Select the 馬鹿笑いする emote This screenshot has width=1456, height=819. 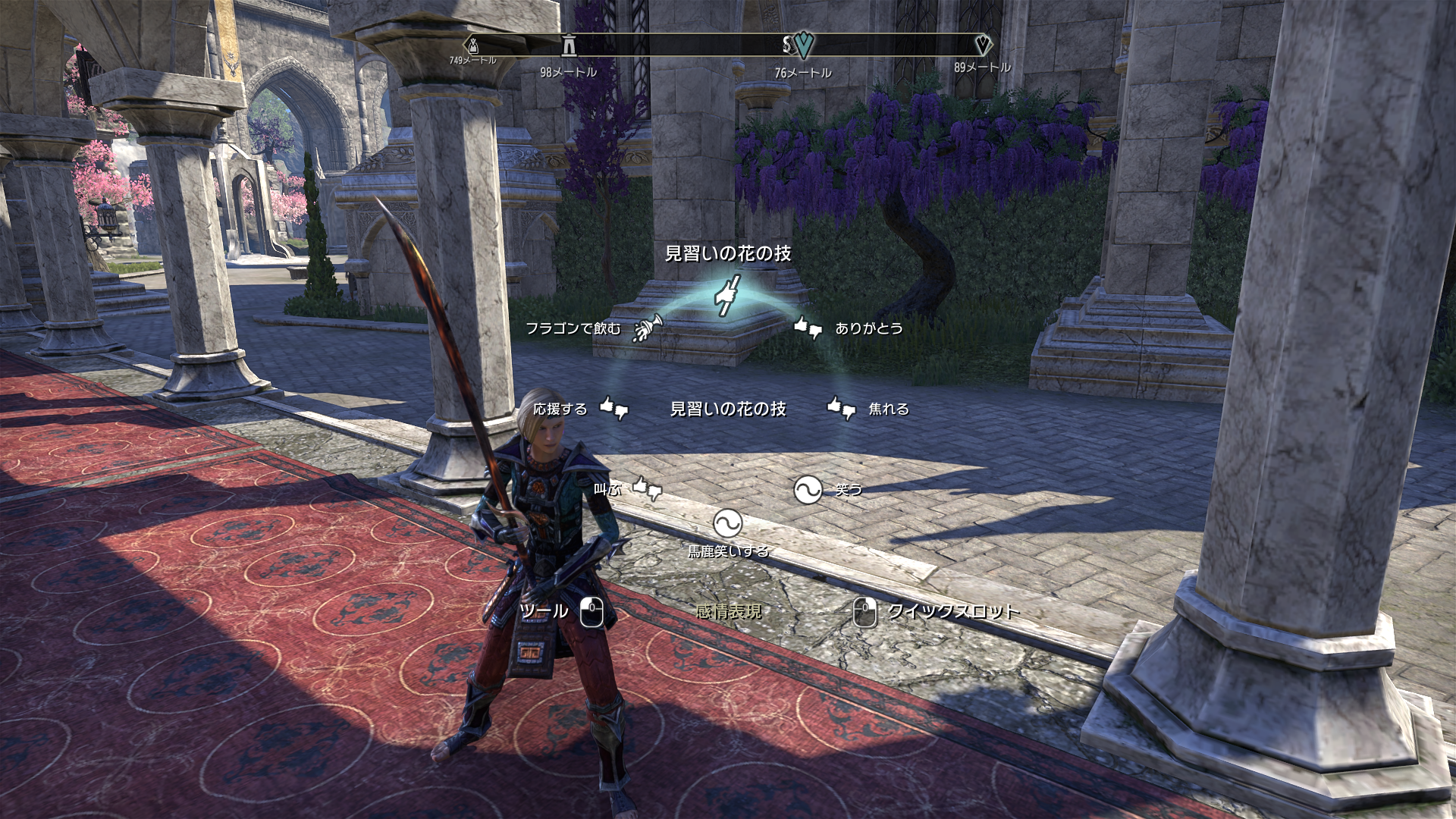pyautogui.click(x=727, y=522)
